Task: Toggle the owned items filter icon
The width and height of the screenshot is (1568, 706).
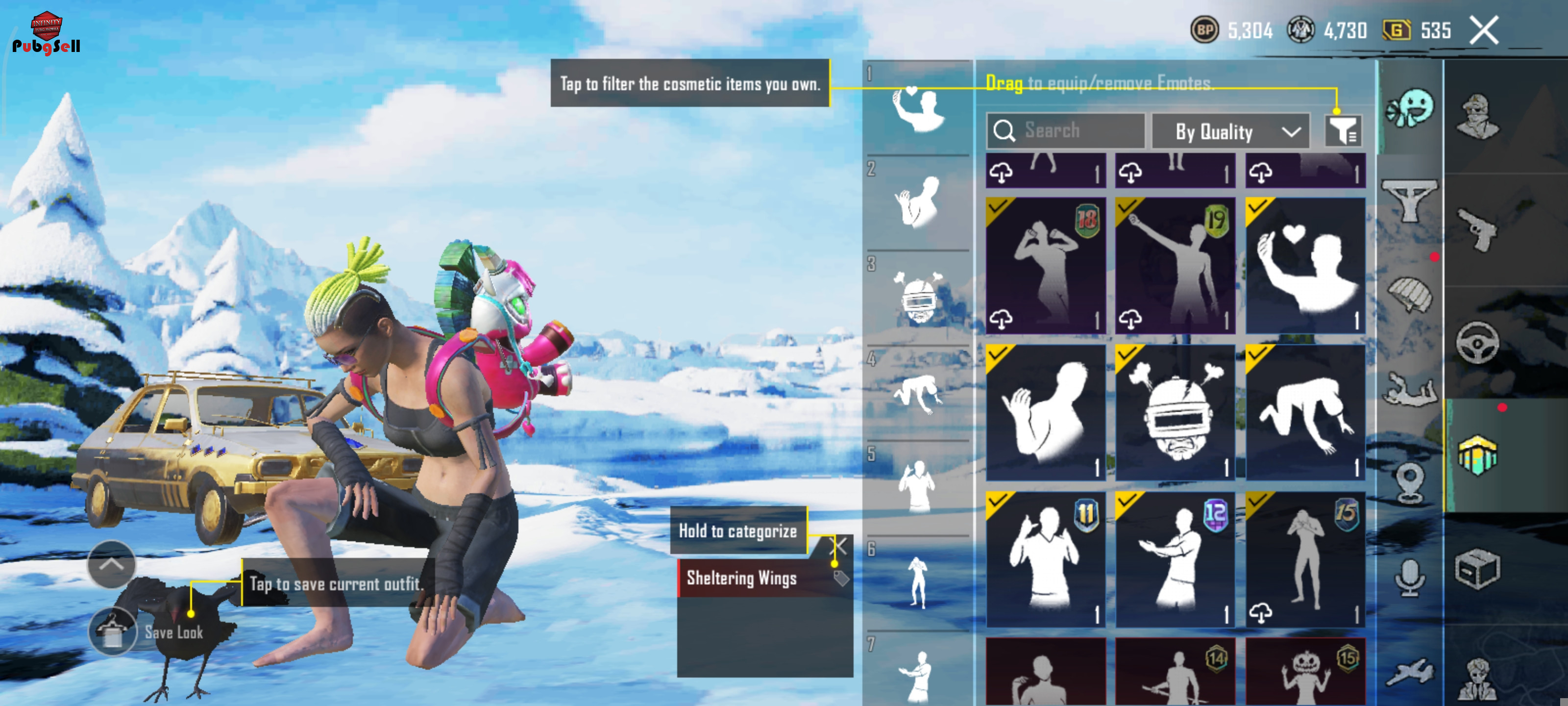Action: (x=1343, y=130)
